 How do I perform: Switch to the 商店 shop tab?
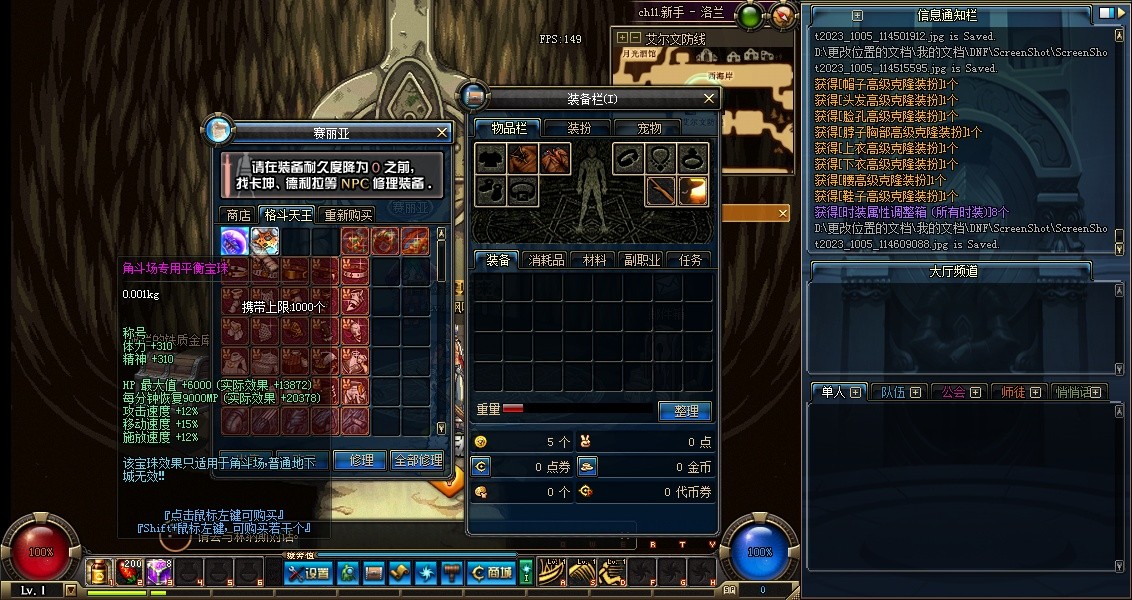238,215
